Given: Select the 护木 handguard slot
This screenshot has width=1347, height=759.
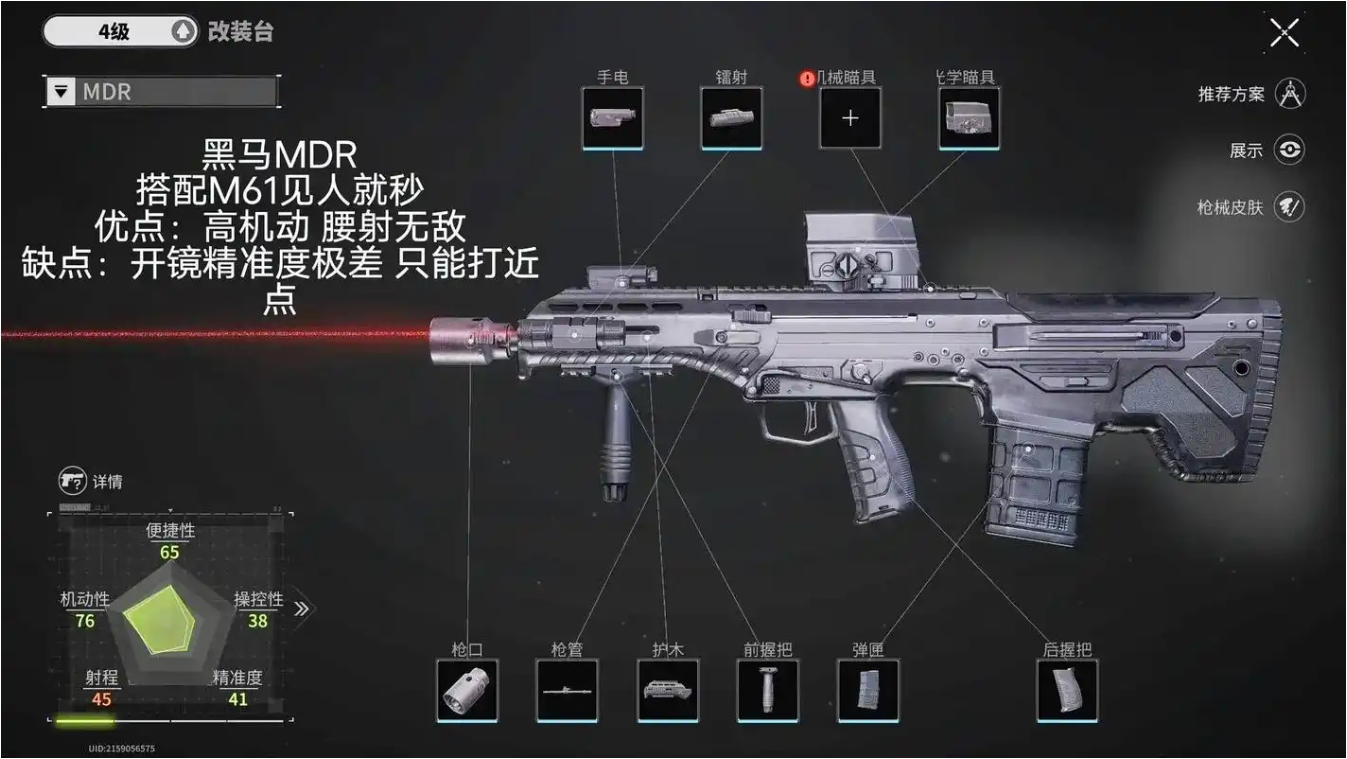Looking at the screenshot, I should 667,688.
